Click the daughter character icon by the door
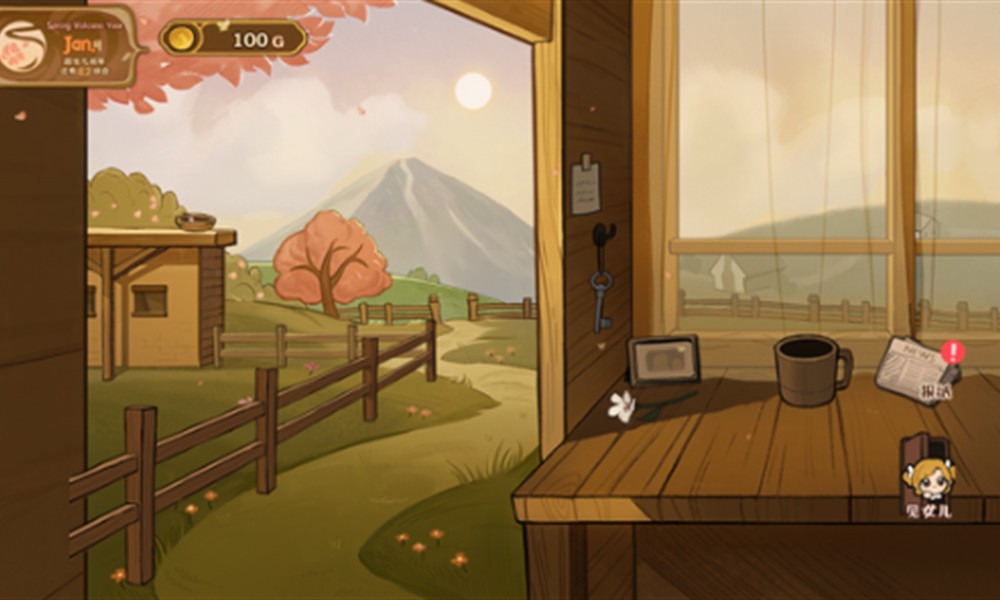 pyautogui.click(x=927, y=478)
